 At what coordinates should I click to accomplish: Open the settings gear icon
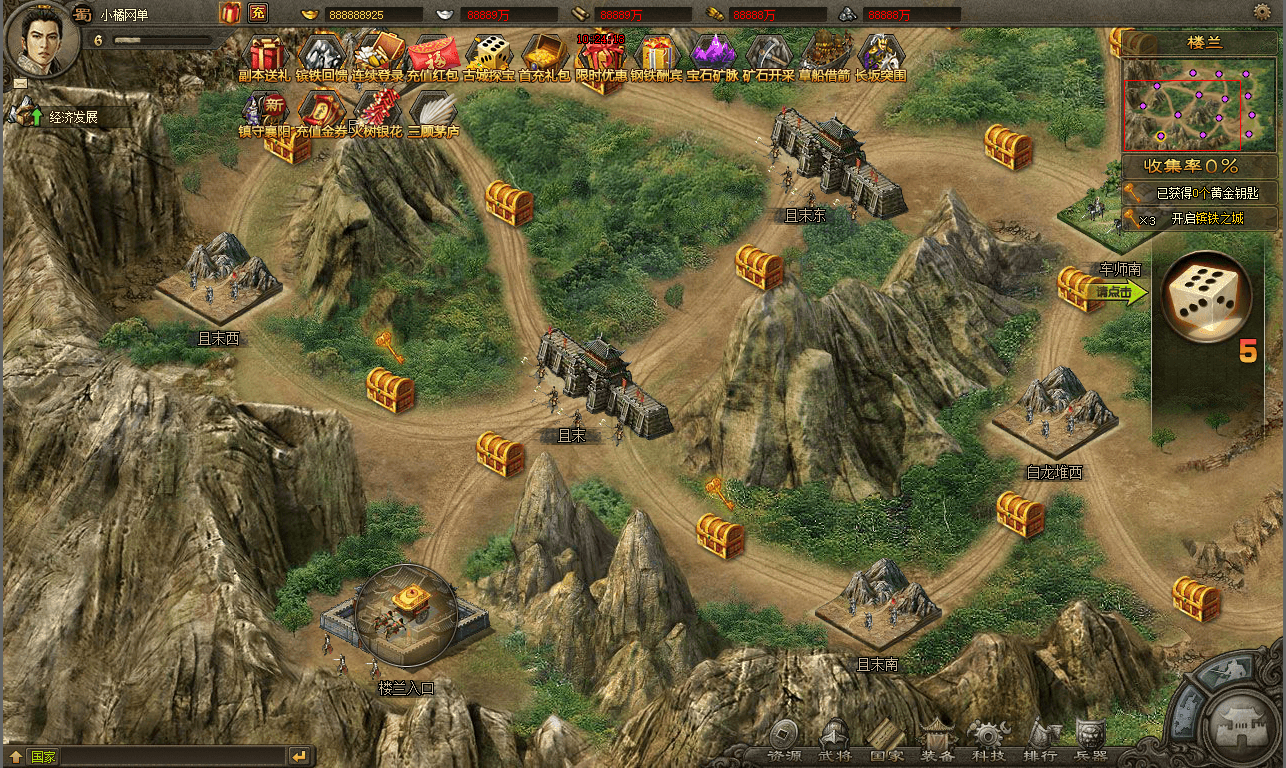tap(1262, 12)
